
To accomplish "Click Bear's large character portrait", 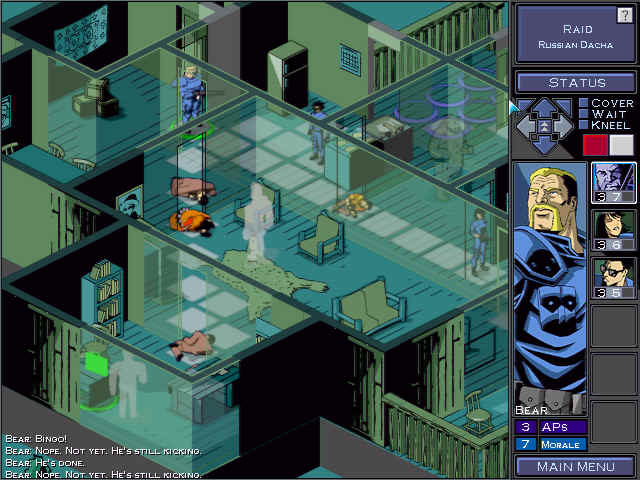I will 548,285.
